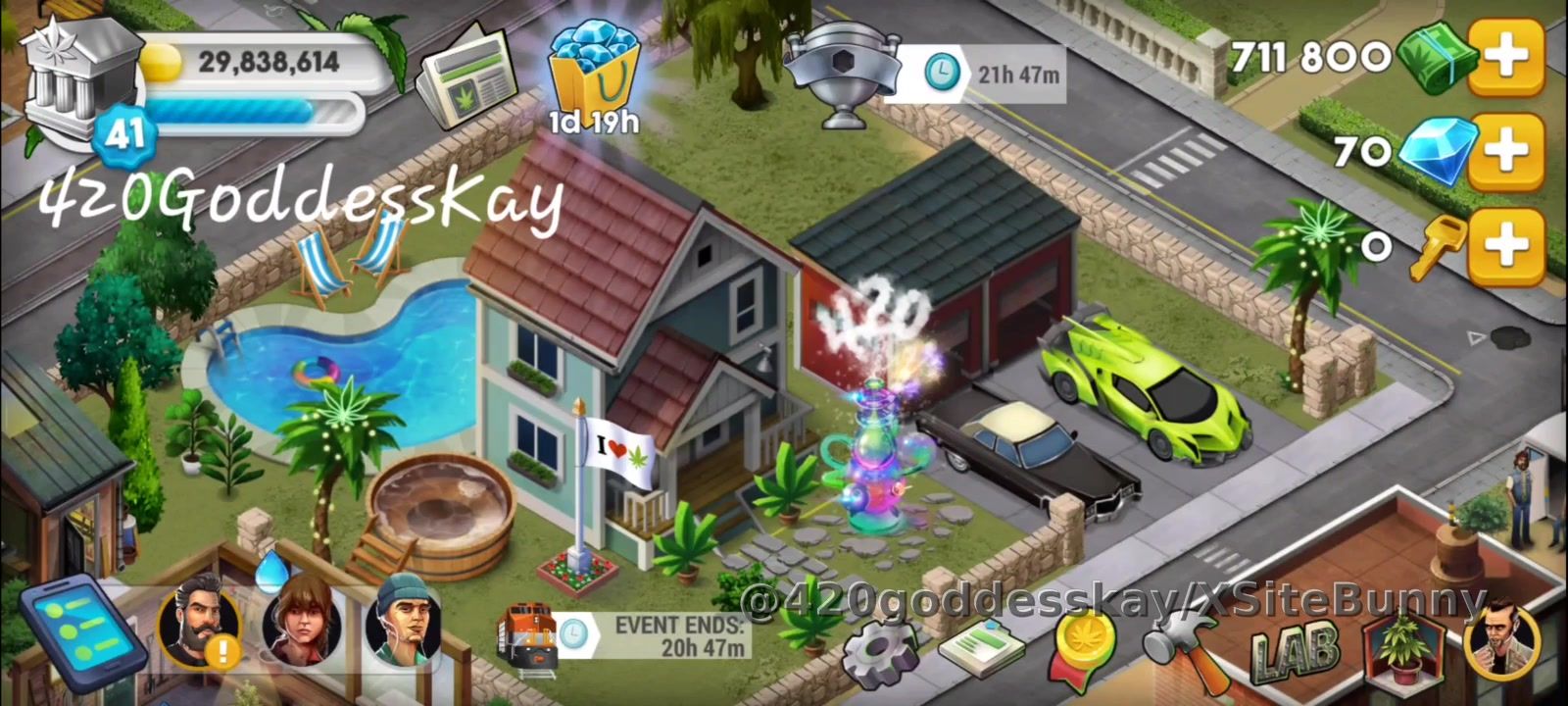
Task: Buy more blue gems with plus button
Action: coord(1506,152)
